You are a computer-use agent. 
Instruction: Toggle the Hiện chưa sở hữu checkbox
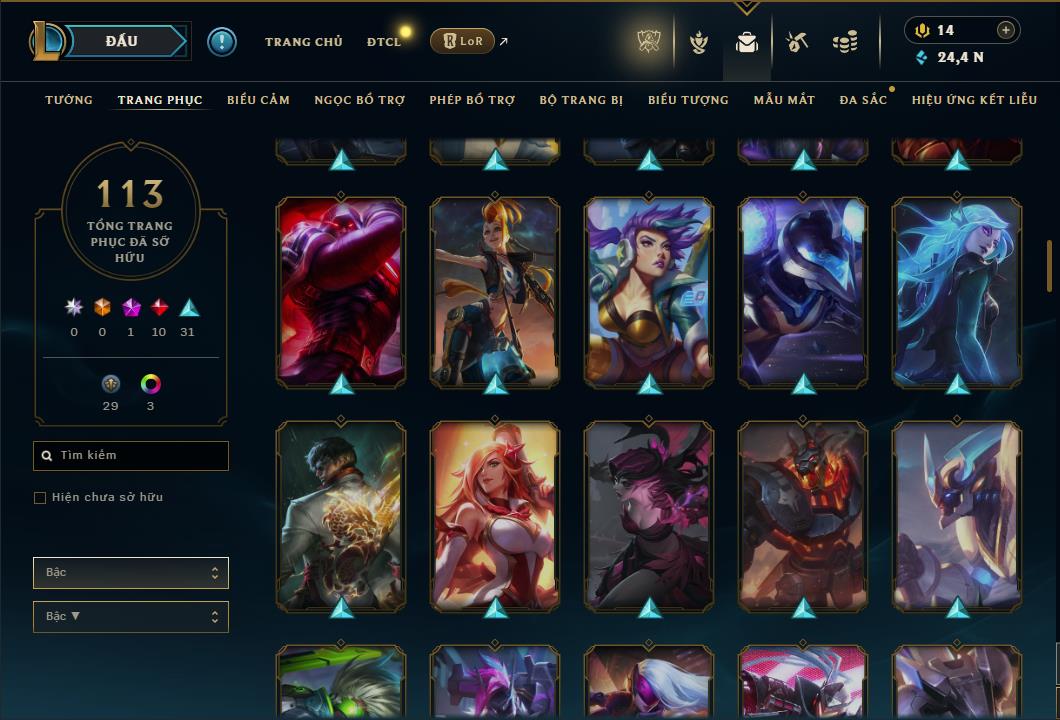(x=40, y=498)
